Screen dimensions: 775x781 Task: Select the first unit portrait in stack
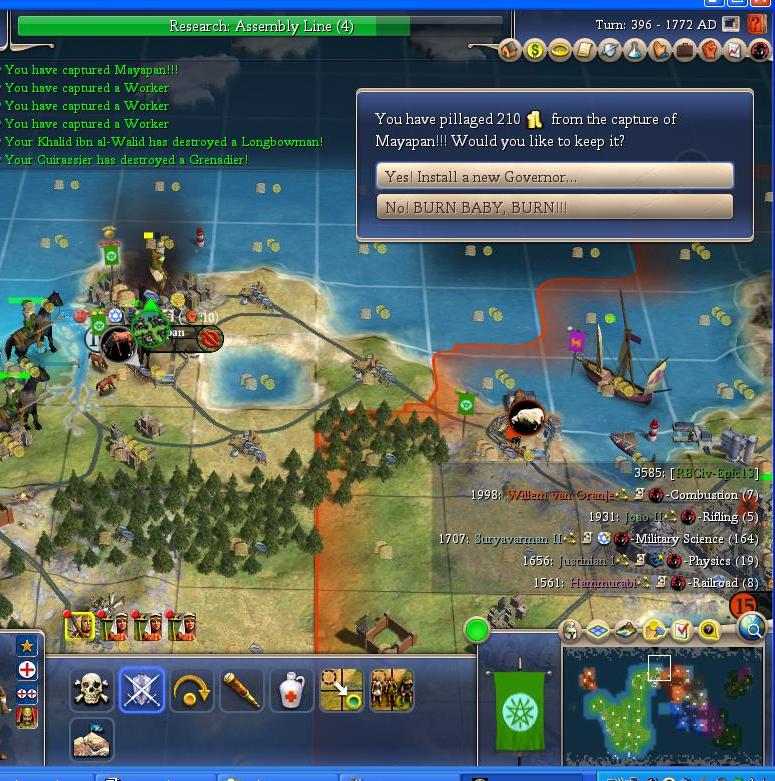point(80,626)
